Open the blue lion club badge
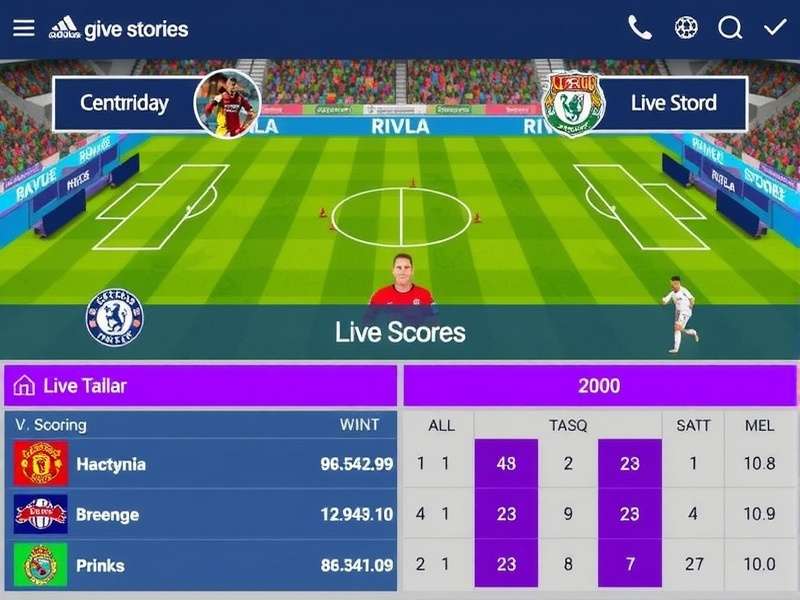 [x=115, y=318]
